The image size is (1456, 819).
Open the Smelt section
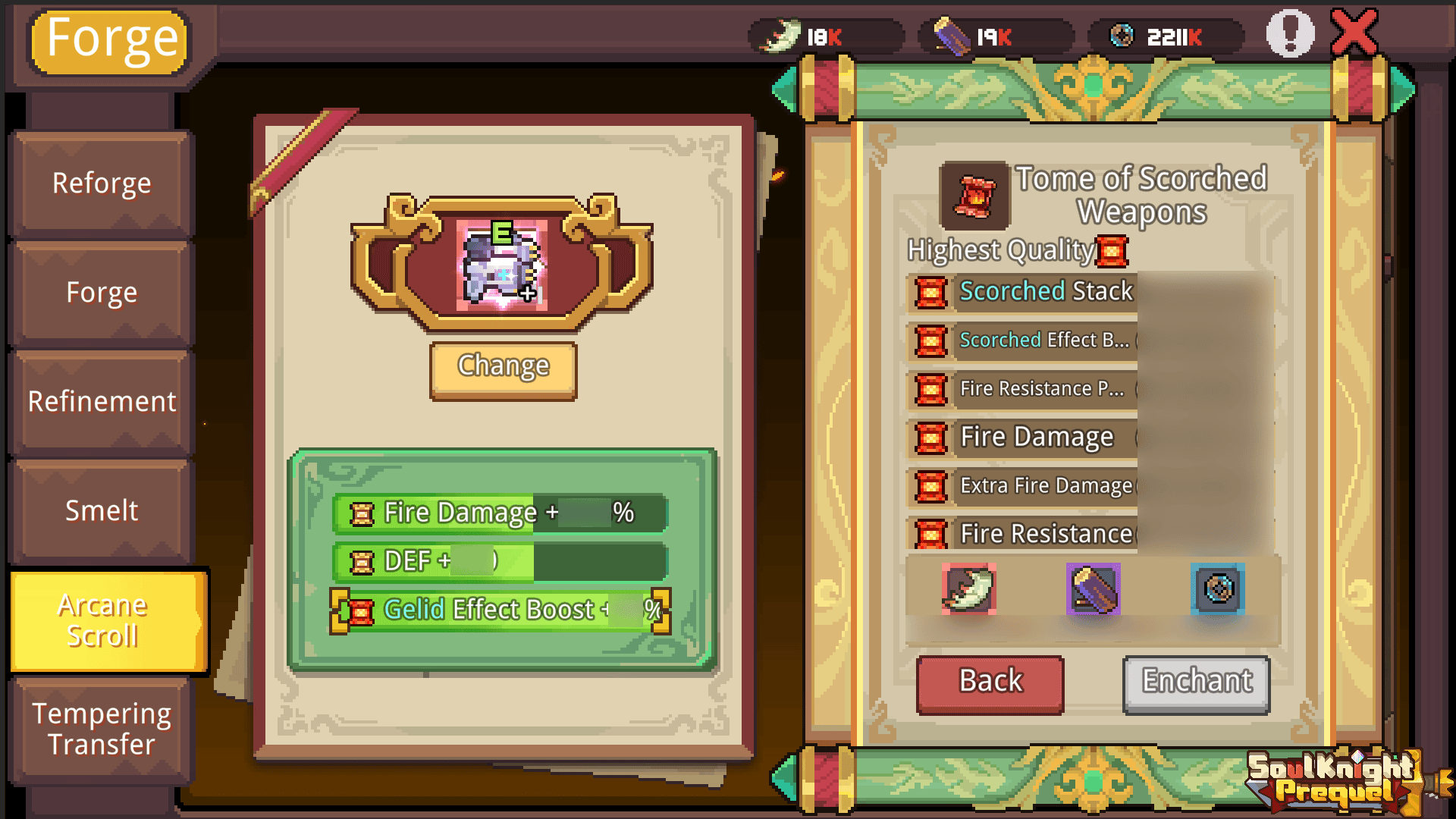[x=101, y=510]
